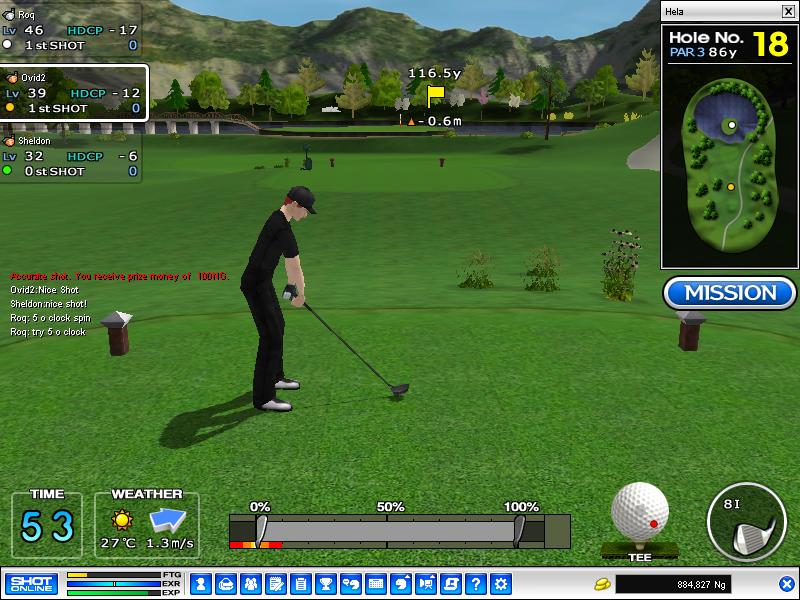Close the Hela course map panel
Image resolution: width=800 pixels, height=600 pixels.
click(787, 11)
